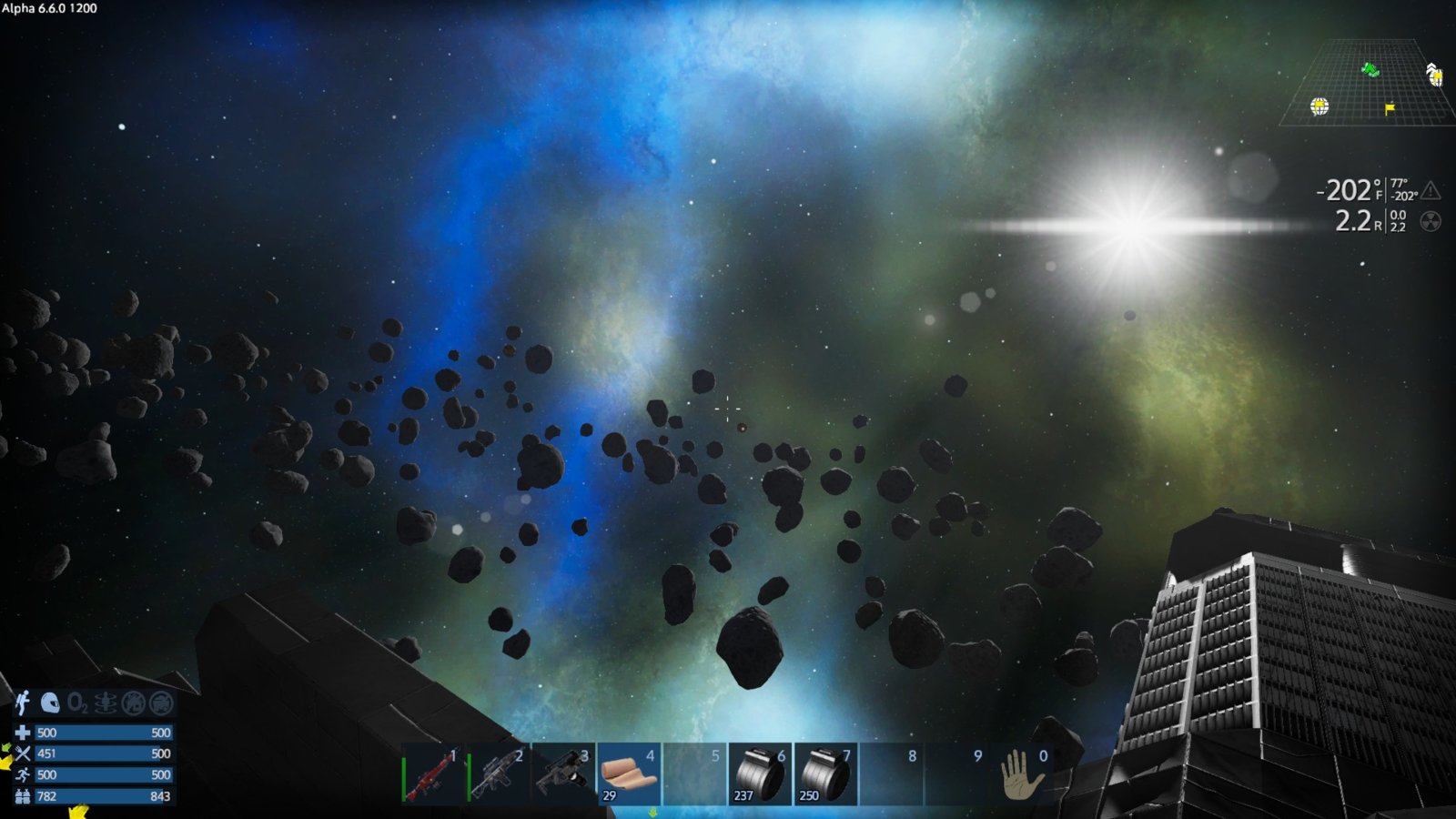
Task: Select the green ship marker on radar
Action: point(1370,70)
